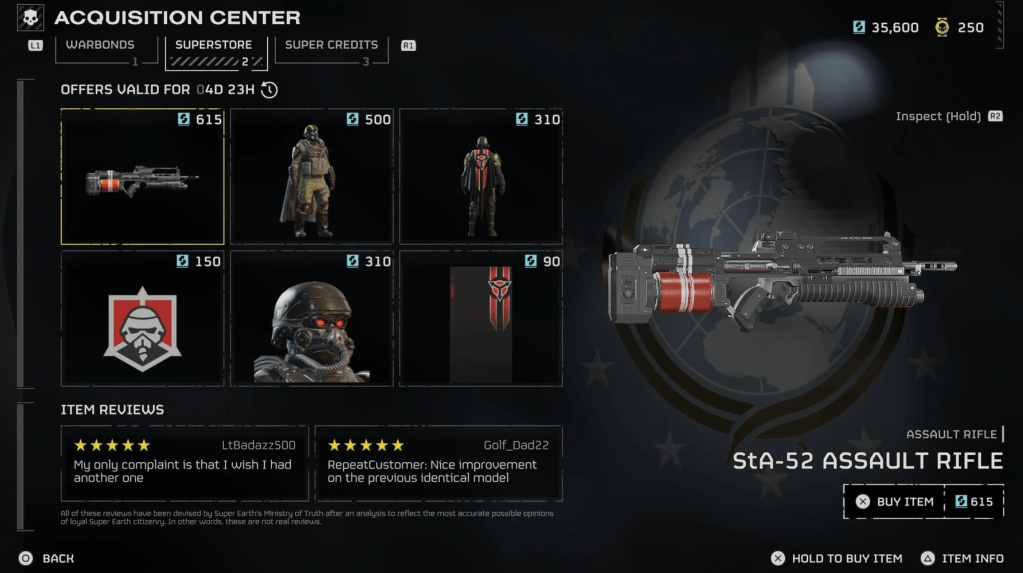Pick the 150-credit red helmet emblem

click(x=142, y=319)
